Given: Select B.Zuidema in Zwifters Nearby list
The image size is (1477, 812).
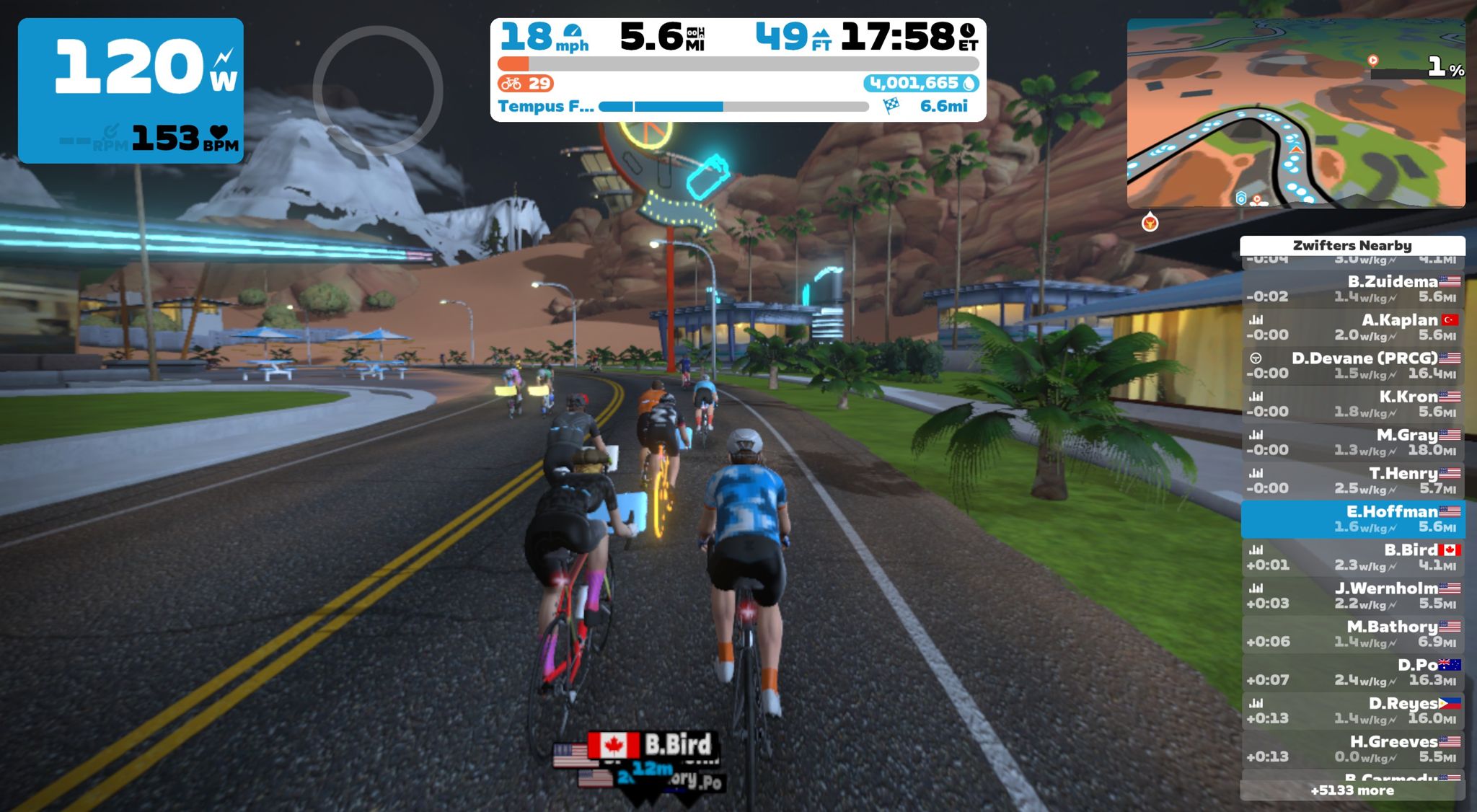Looking at the screenshot, I should pos(1352,288).
